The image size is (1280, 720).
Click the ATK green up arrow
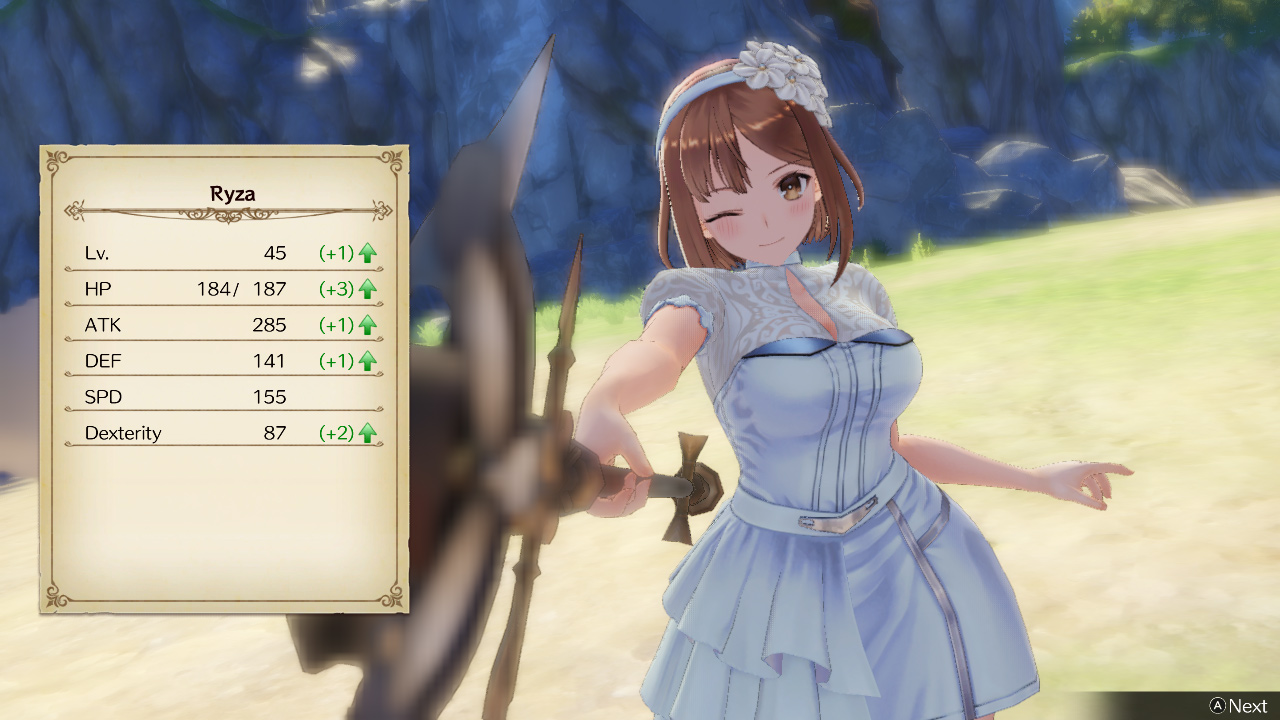[x=367, y=325]
